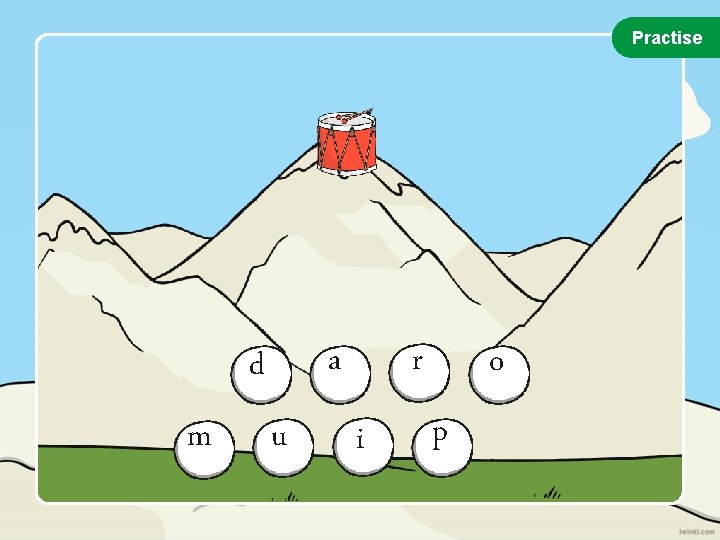Image resolution: width=720 pixels, height=540 pixels.
Task: Choose the letter a snowball
Action: pyautogui.click(x=338, y=366)
